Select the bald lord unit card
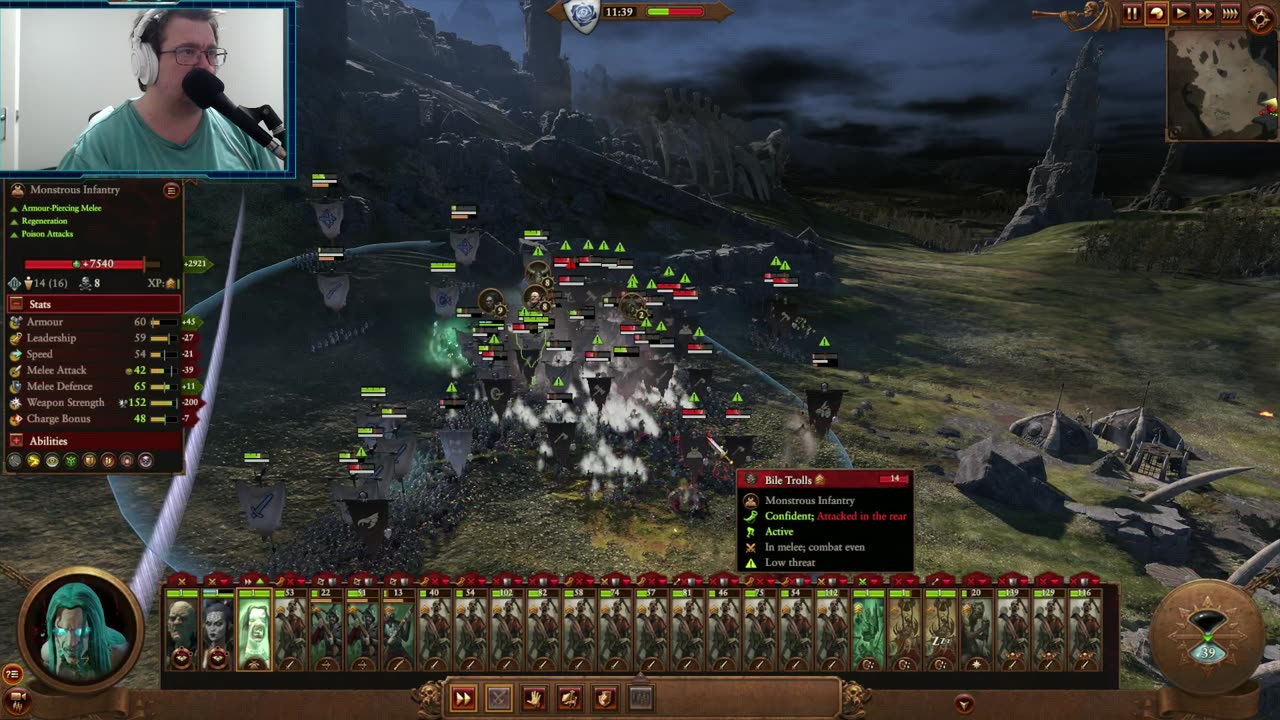Image resolution: width=1280 pixels, height=720 pixels. (181, 628)
